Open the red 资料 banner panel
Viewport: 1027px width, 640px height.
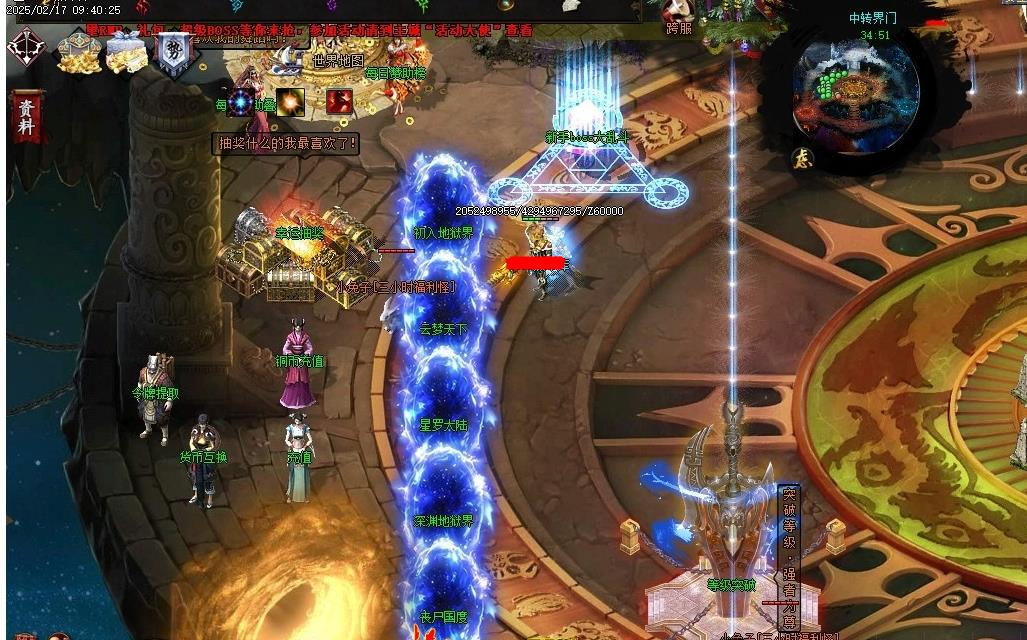click(x=26, y=116)
